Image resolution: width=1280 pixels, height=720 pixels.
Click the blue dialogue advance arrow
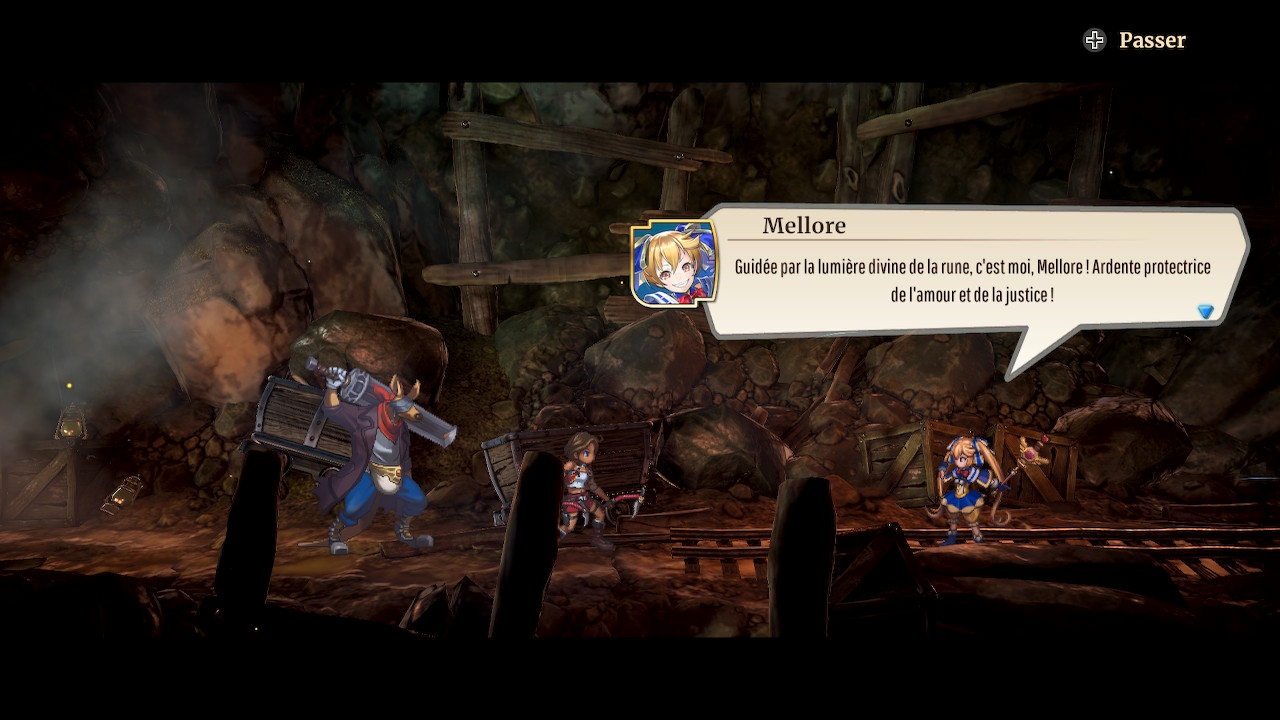(1205, 312)
